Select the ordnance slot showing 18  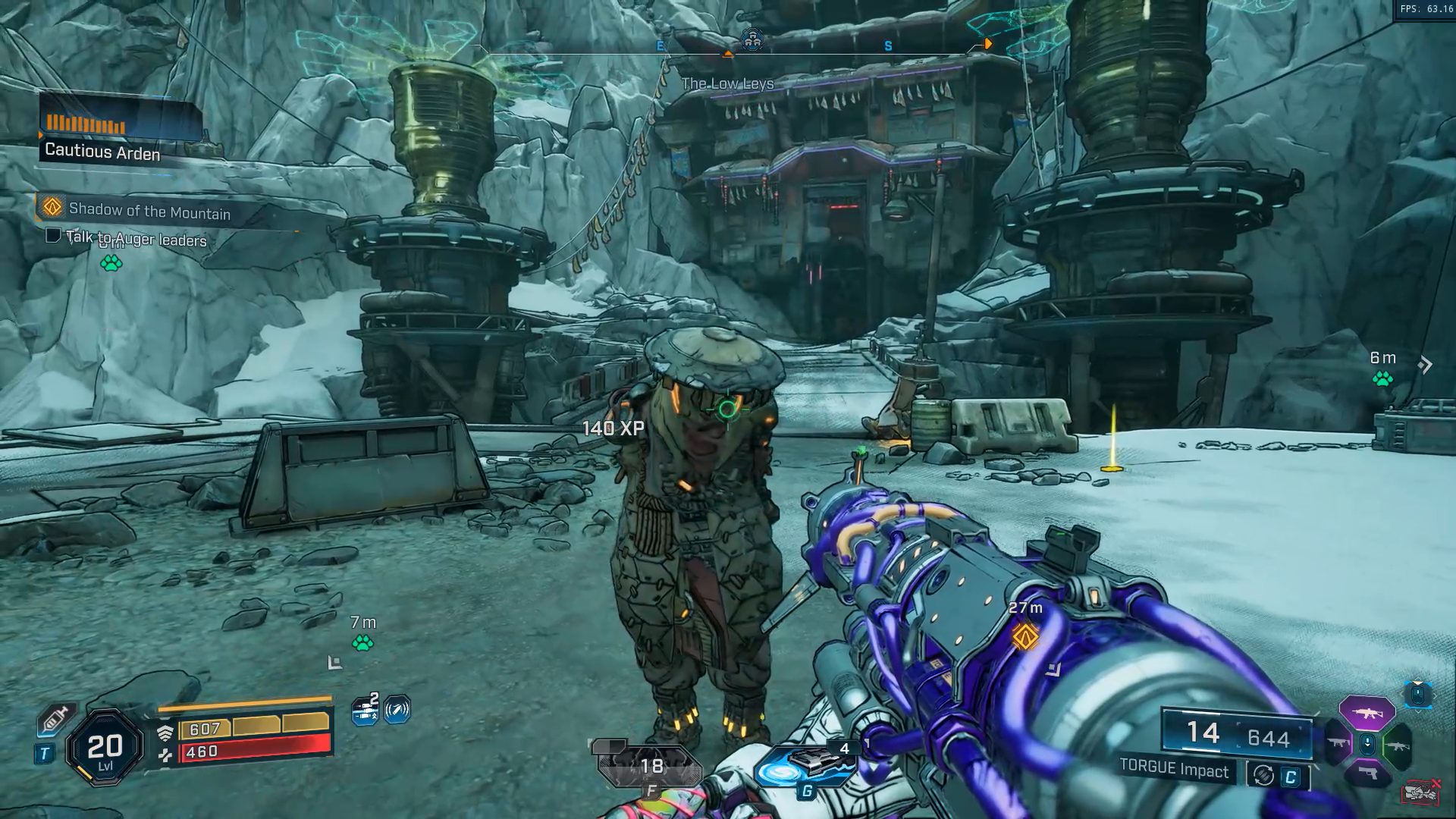pyautogui.click(x=648, y=766)
